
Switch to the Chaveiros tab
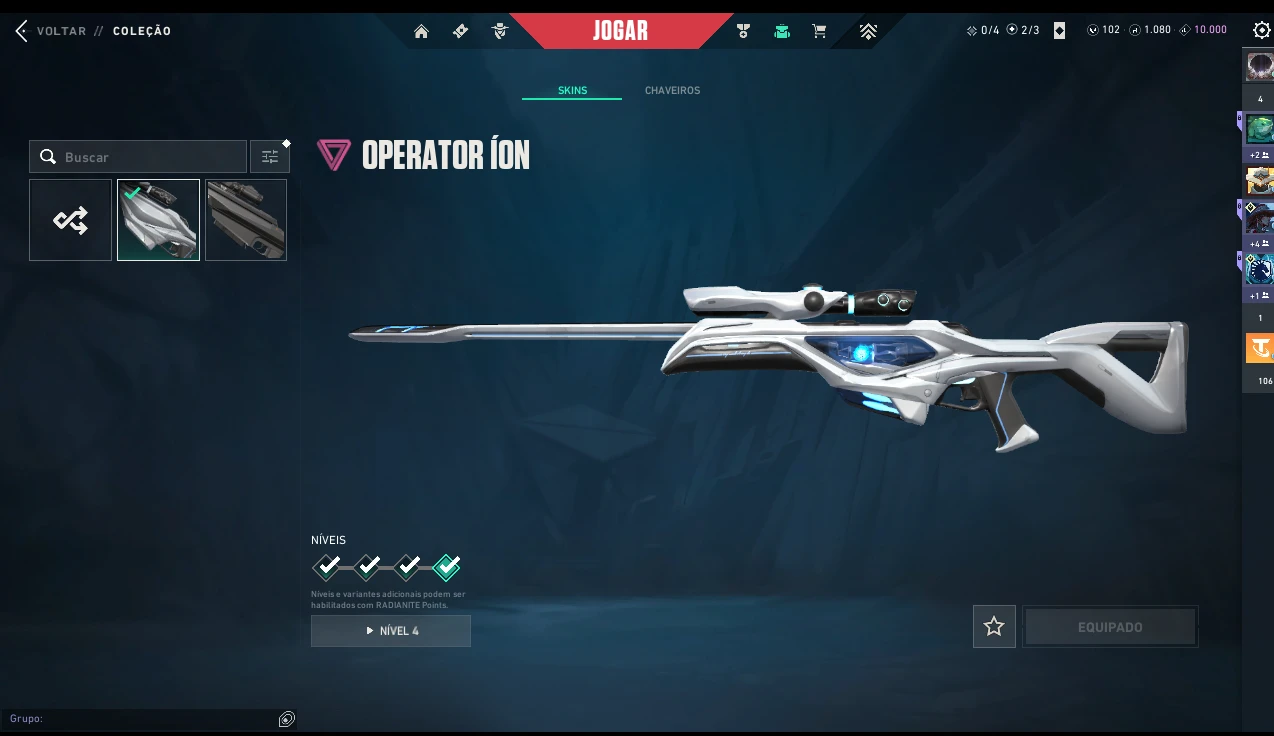point(672,90)
